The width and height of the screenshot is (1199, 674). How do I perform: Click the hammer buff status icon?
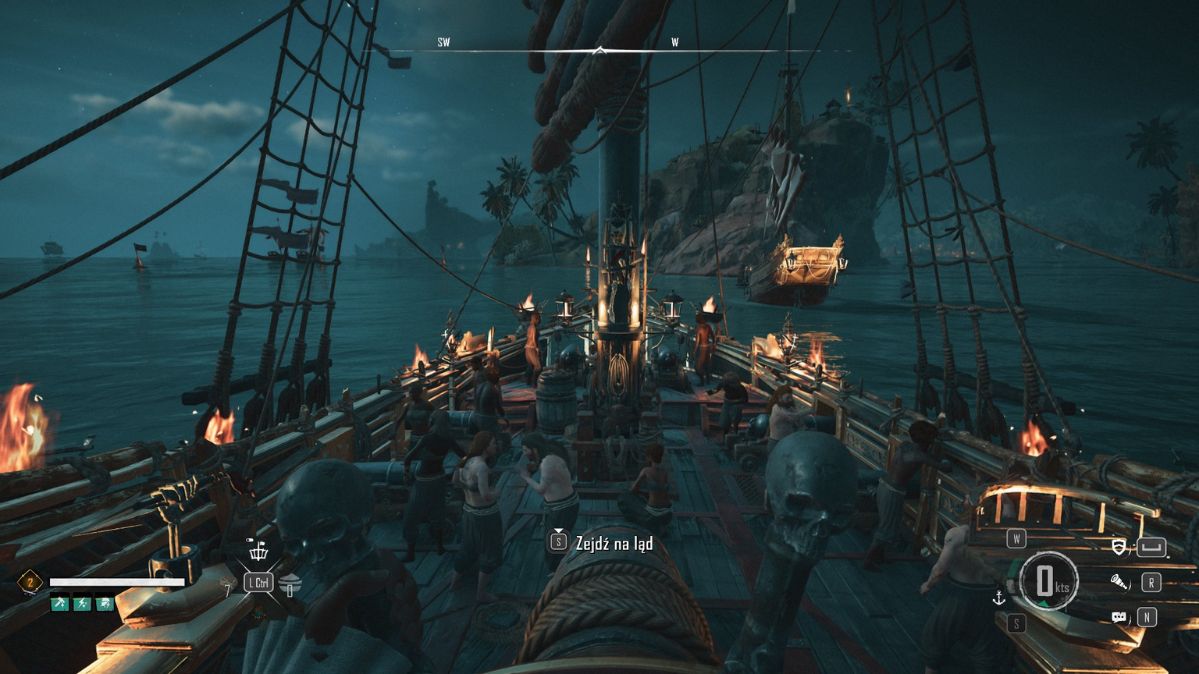tap(59, 604)
